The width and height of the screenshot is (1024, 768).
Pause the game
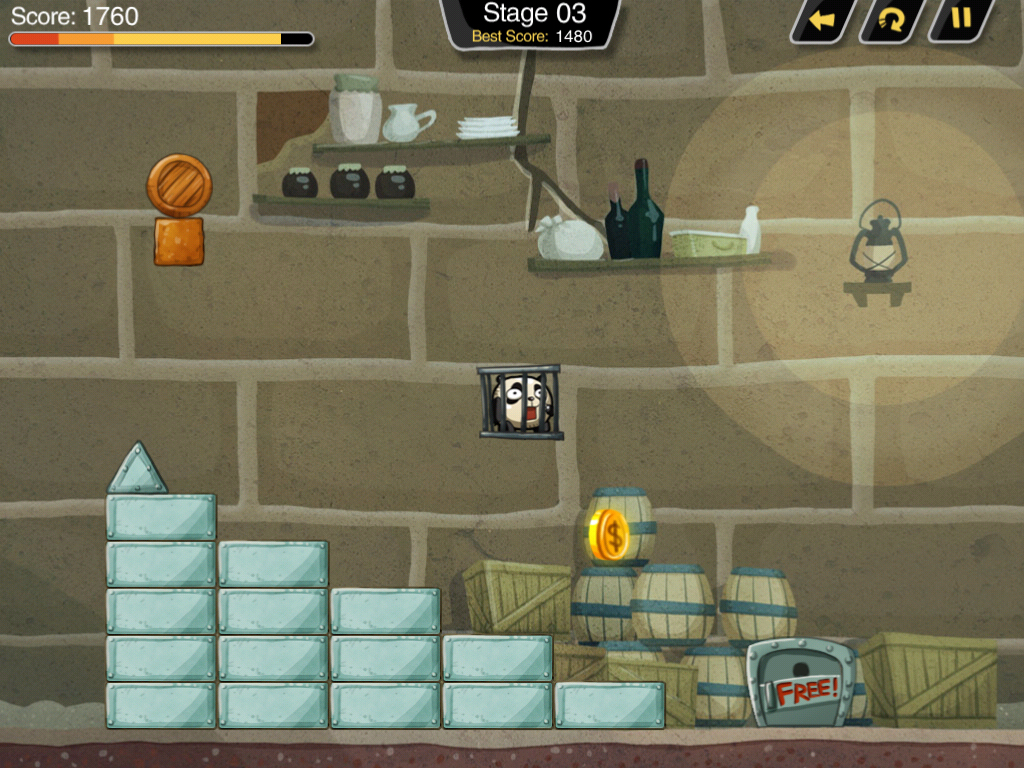[960, 19]
